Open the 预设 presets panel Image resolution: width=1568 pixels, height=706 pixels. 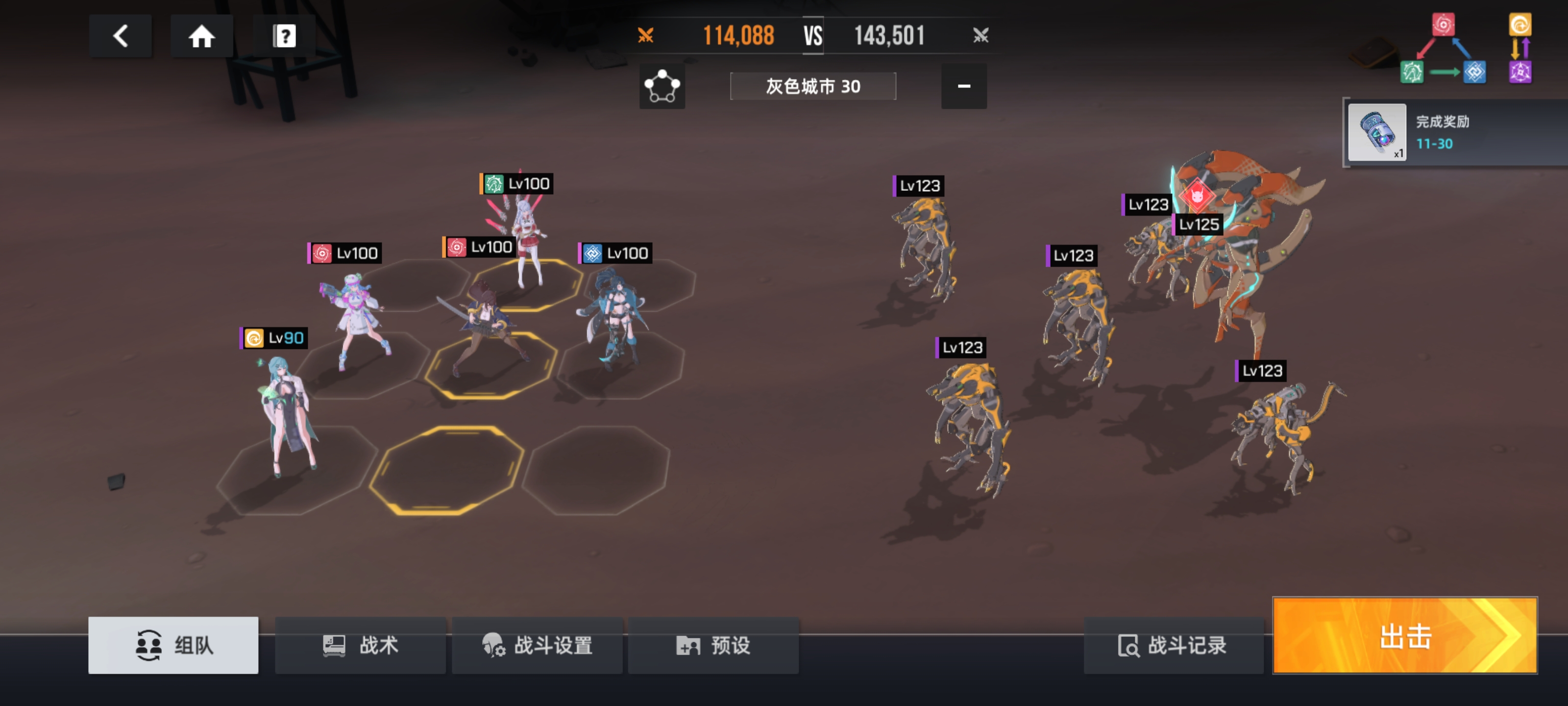coord(713,645)
